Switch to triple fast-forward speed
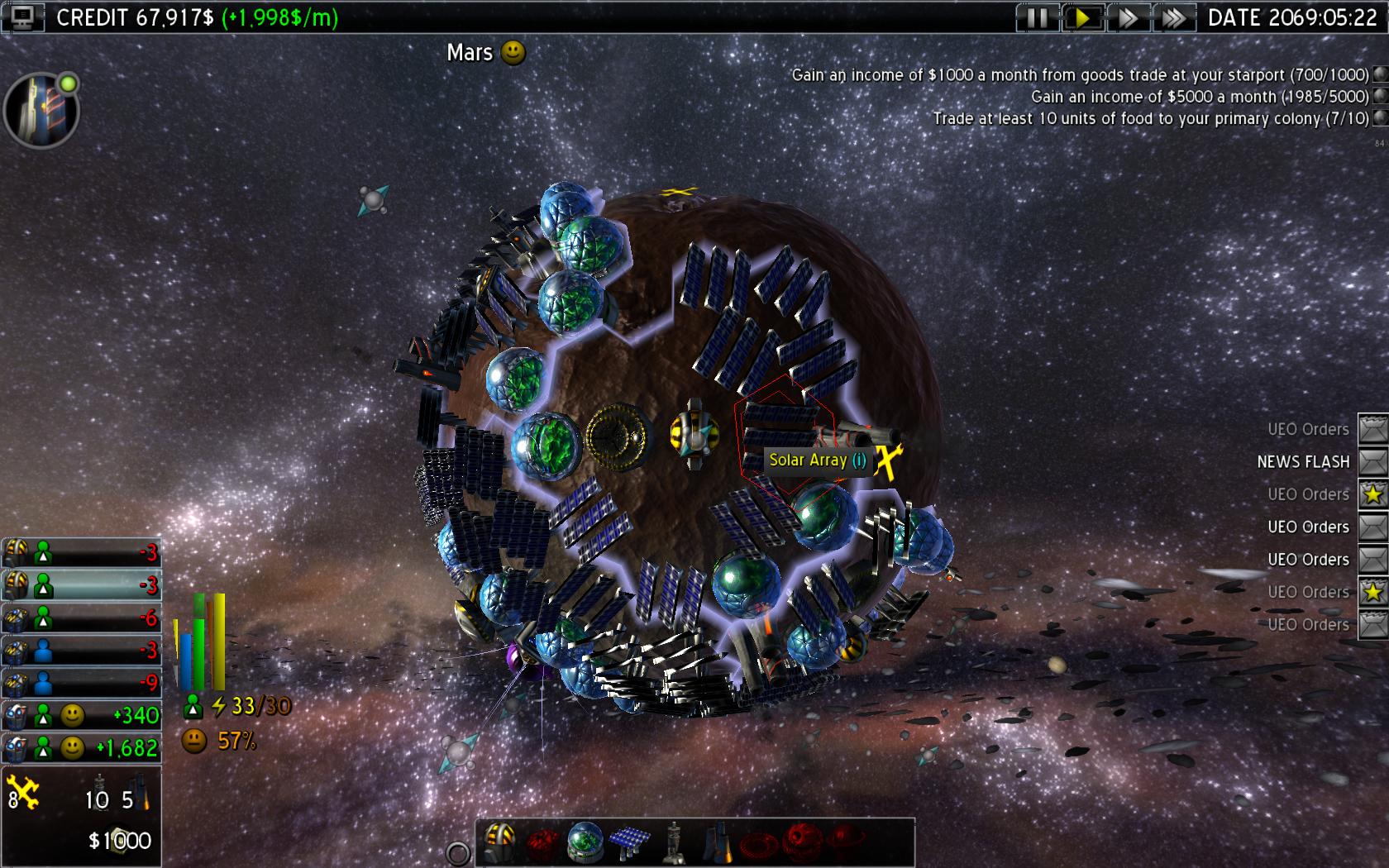Image resolution: width=1389 pixels, height=868 pixels. click(1173, 17)
